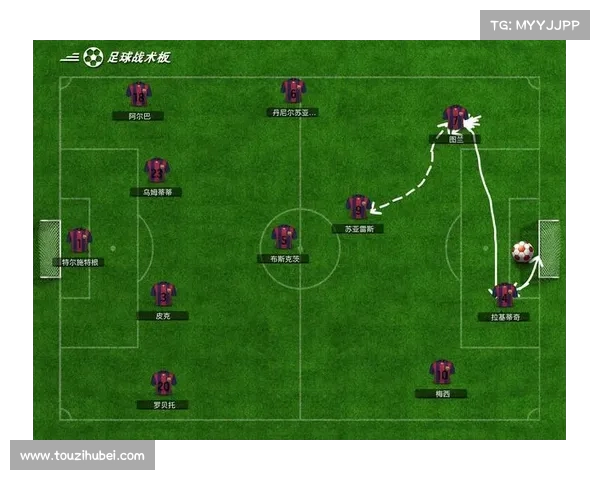This screenshot has height=480, width=600.
Task: Click the soccer ball token near the goal
Action: pyautogui.click(x=522, y=252)
